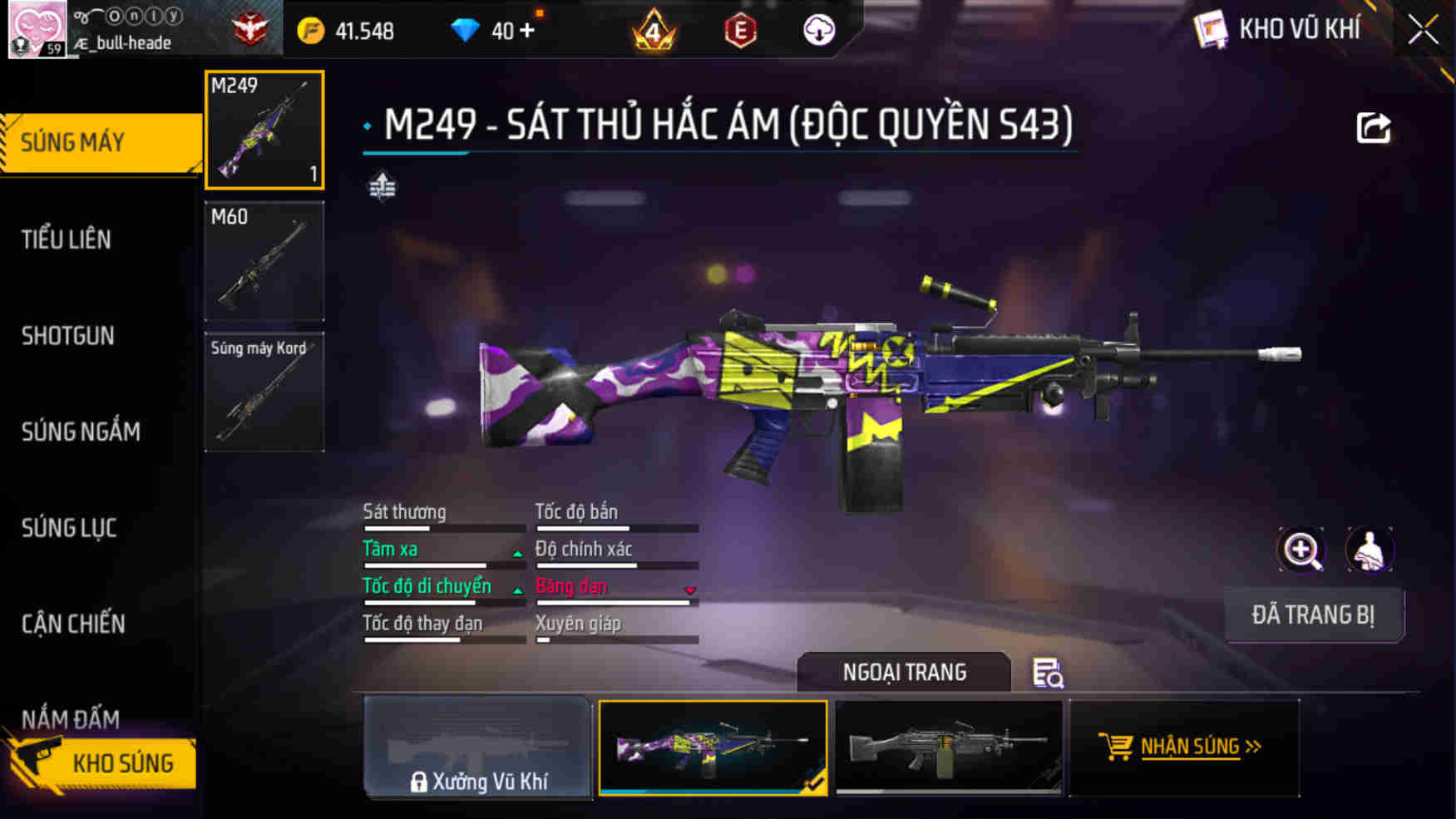The height and width of the screenshot is (819, 1456).
Task: Open the locked Xưởng Vũ Khí skin slot
Action: [477, 748]
